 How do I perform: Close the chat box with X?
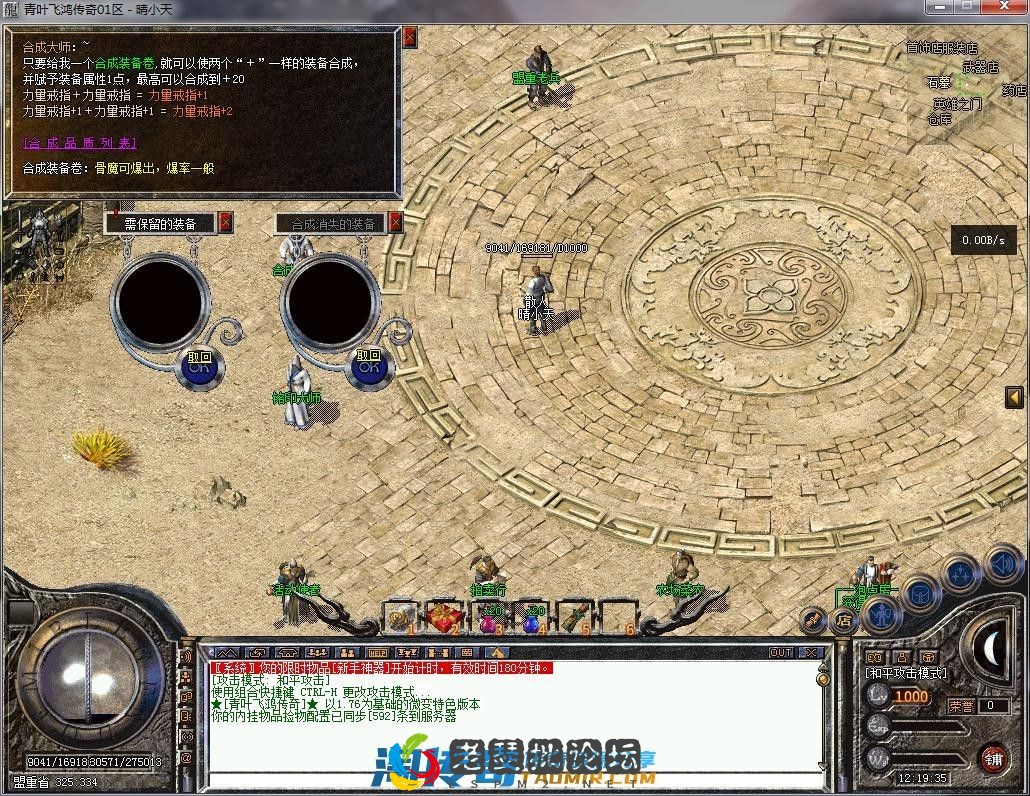click(x=810, y=652)
